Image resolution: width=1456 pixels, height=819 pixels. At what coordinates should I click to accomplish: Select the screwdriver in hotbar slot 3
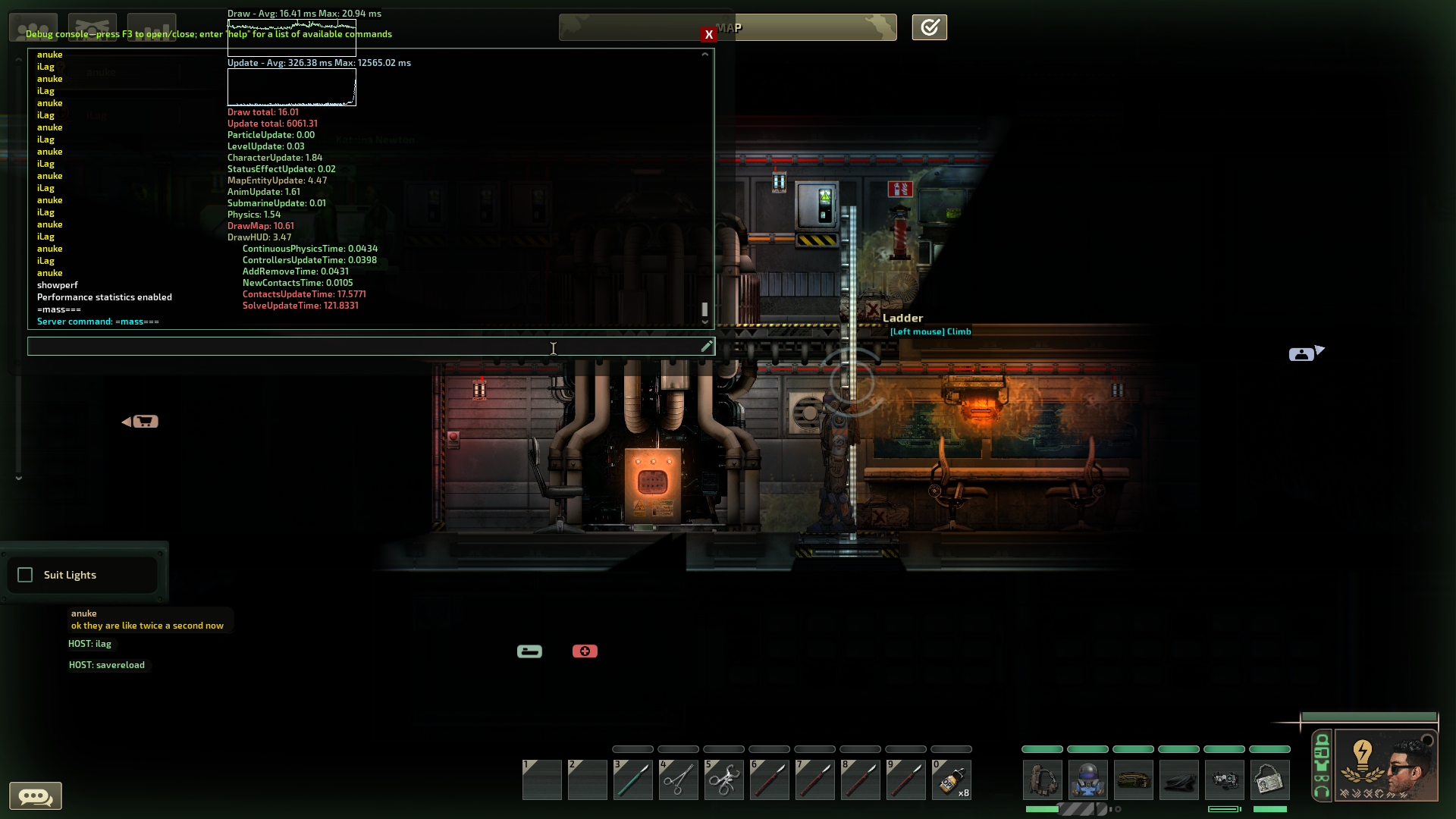pyautogui.click(x=632, y=780)
